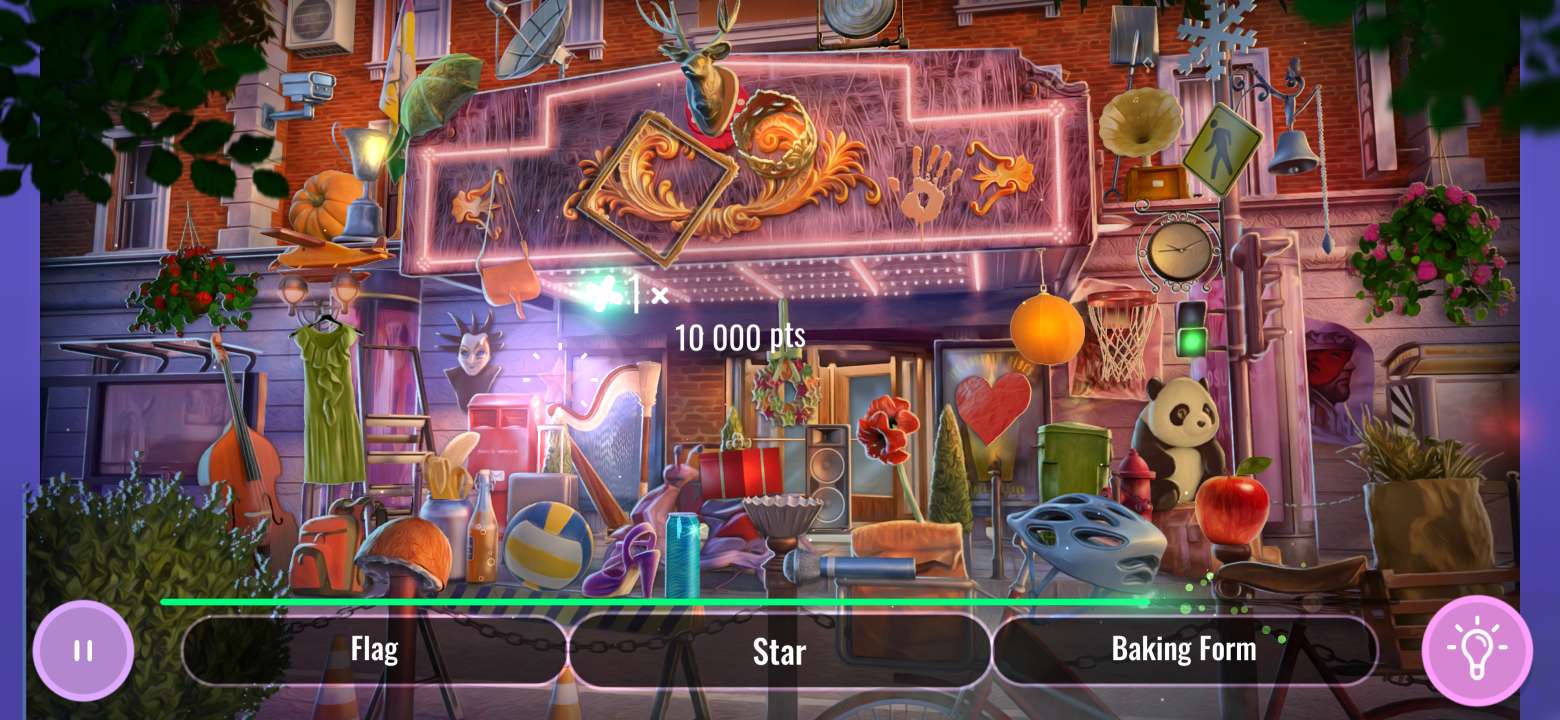Tap the hint lightbulb button
Viewport: 1560px width, 720px height.
point(1478,651)
